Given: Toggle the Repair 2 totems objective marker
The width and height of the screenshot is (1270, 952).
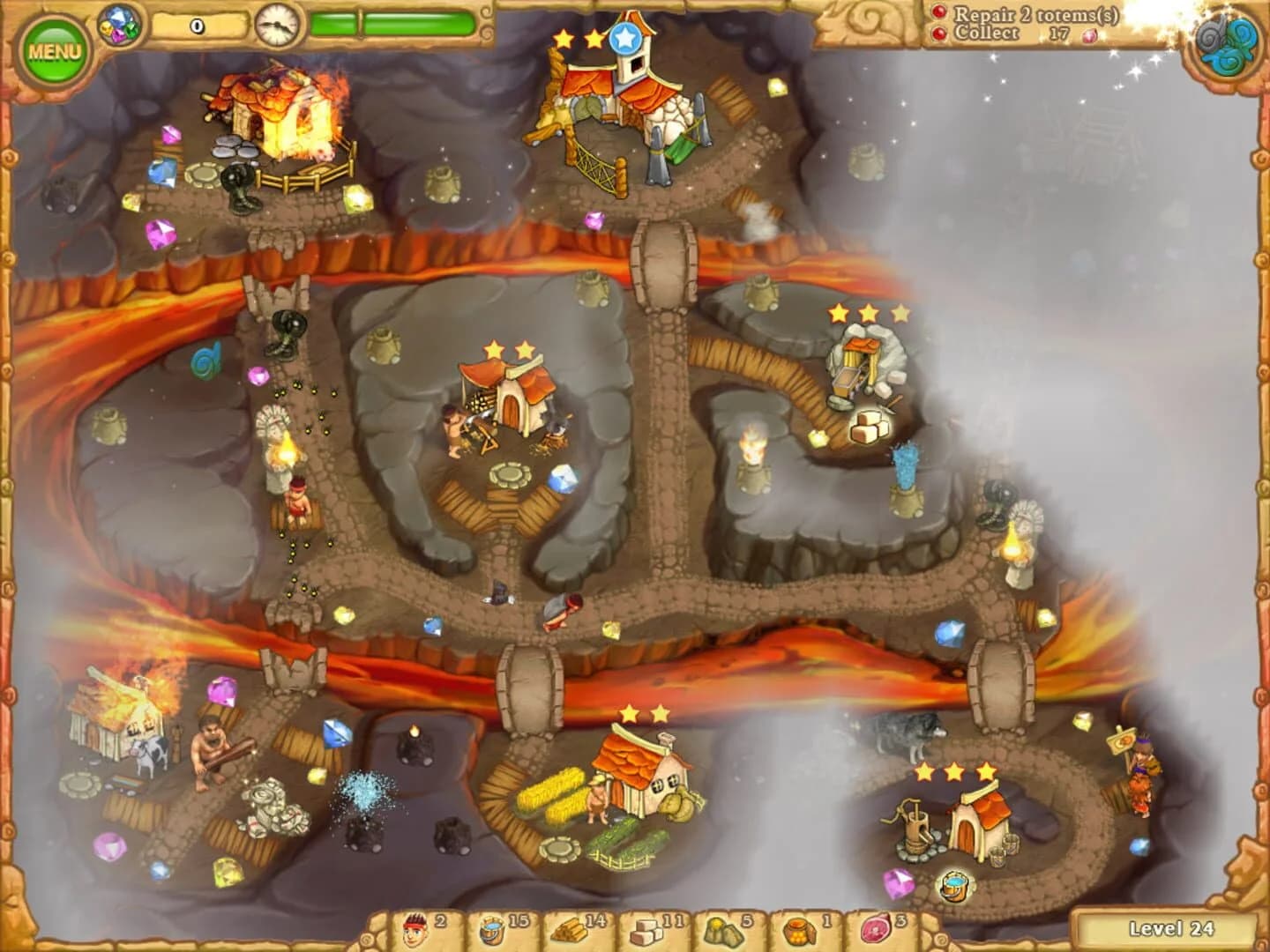Looking at the screenshot, I should click(938, 14).
